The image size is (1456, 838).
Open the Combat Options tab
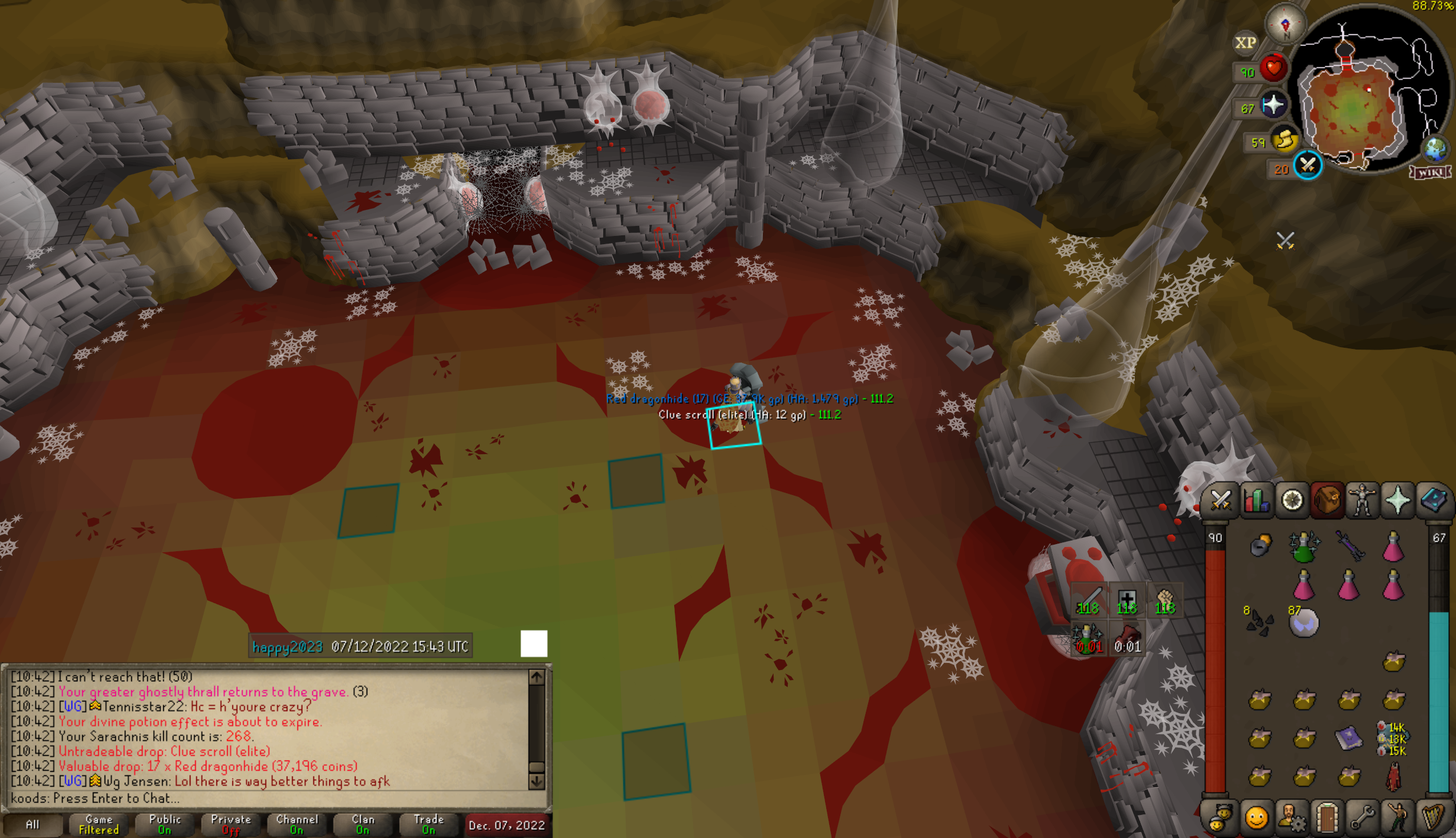click(x=1220, y=501)
